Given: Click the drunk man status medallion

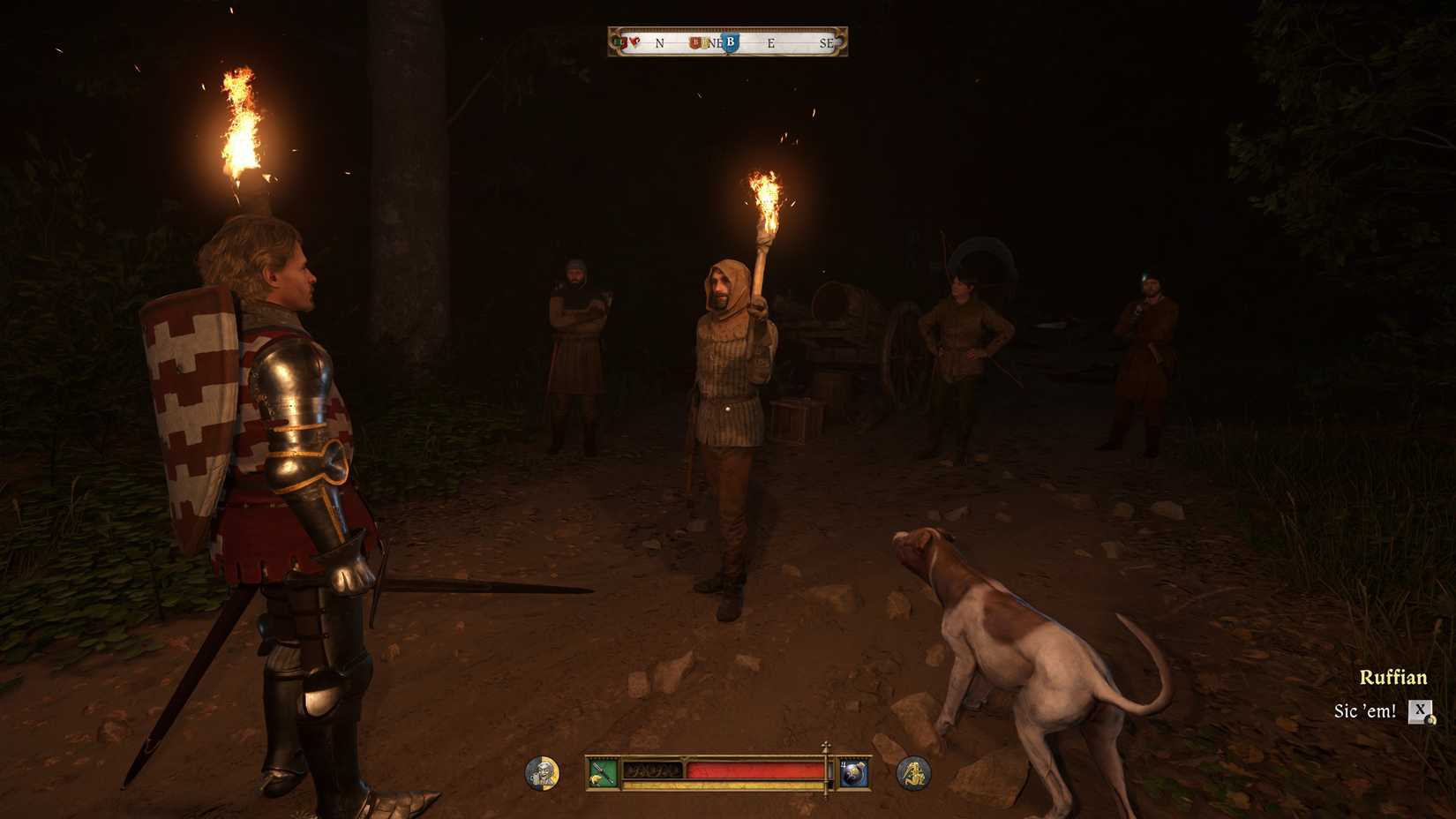Looking at the screenshot, I should (x=542, y=773).
